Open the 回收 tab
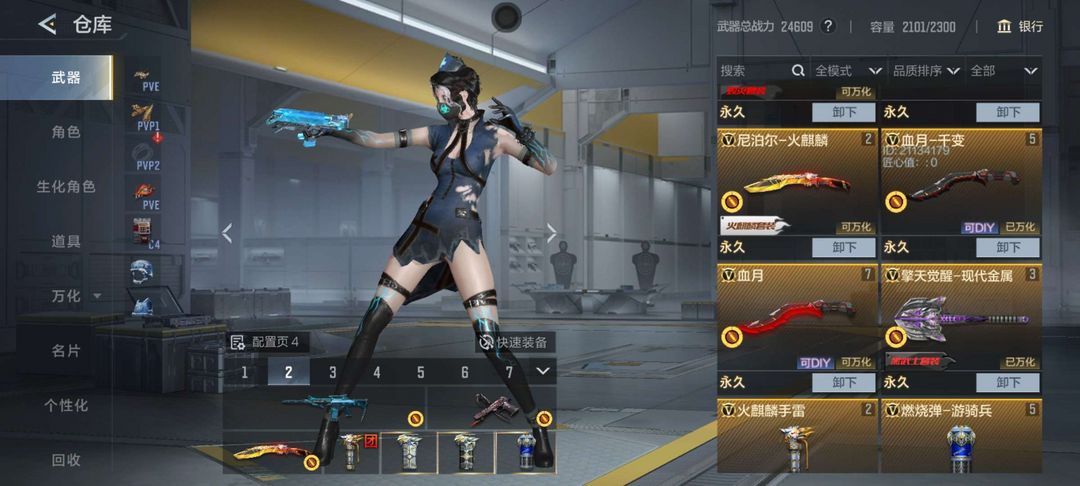The width and height of the screenshot is (1080, 486). point(66,460)
